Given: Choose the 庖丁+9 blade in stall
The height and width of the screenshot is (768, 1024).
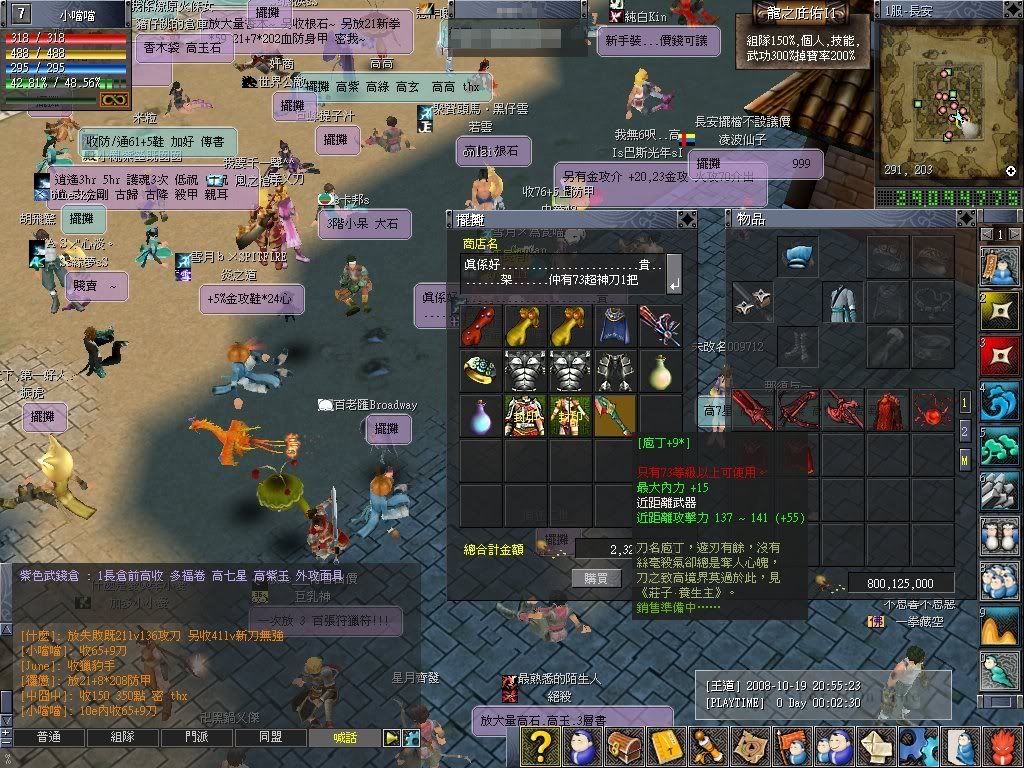Looking at the screenshot, I should (x=615, y=415).
